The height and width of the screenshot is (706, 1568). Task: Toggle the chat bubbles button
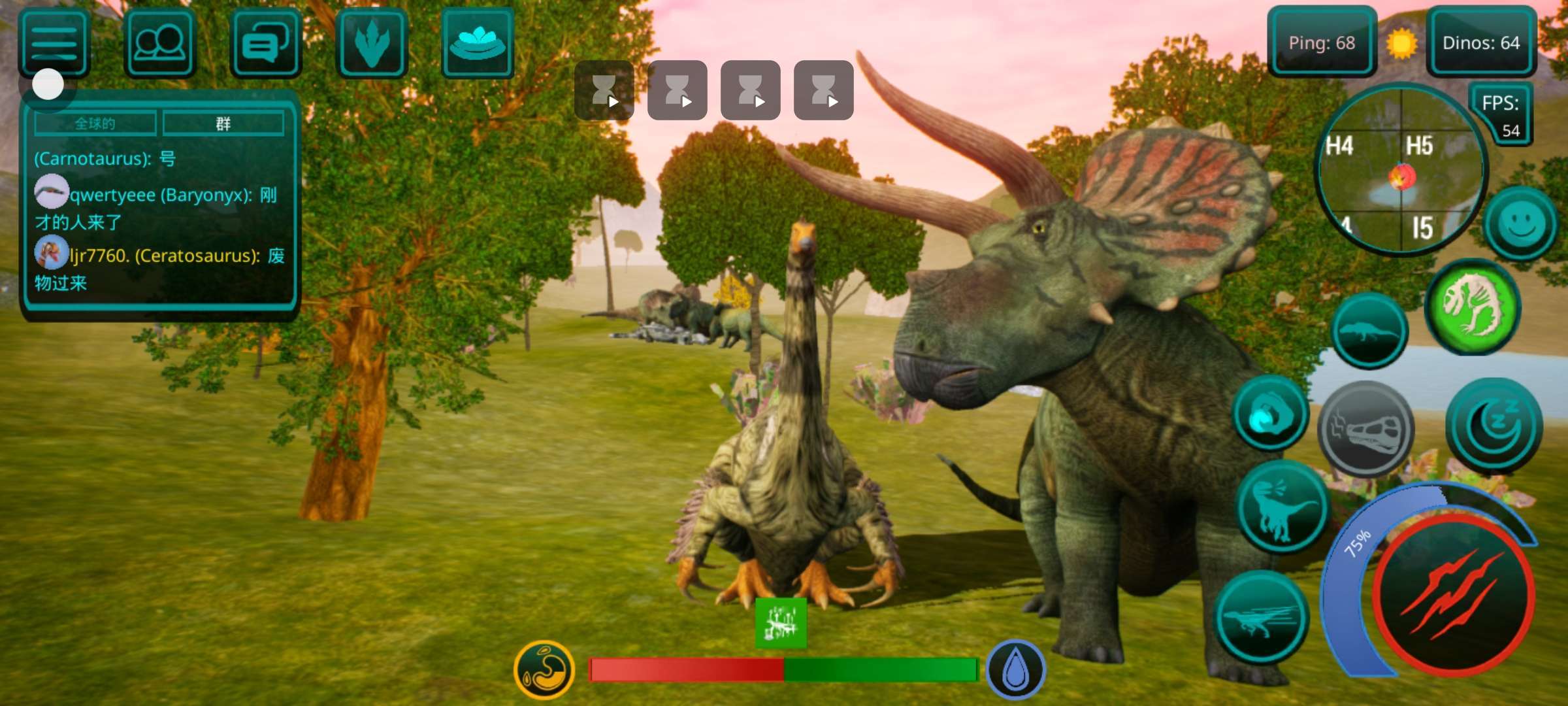click(265, 44)
